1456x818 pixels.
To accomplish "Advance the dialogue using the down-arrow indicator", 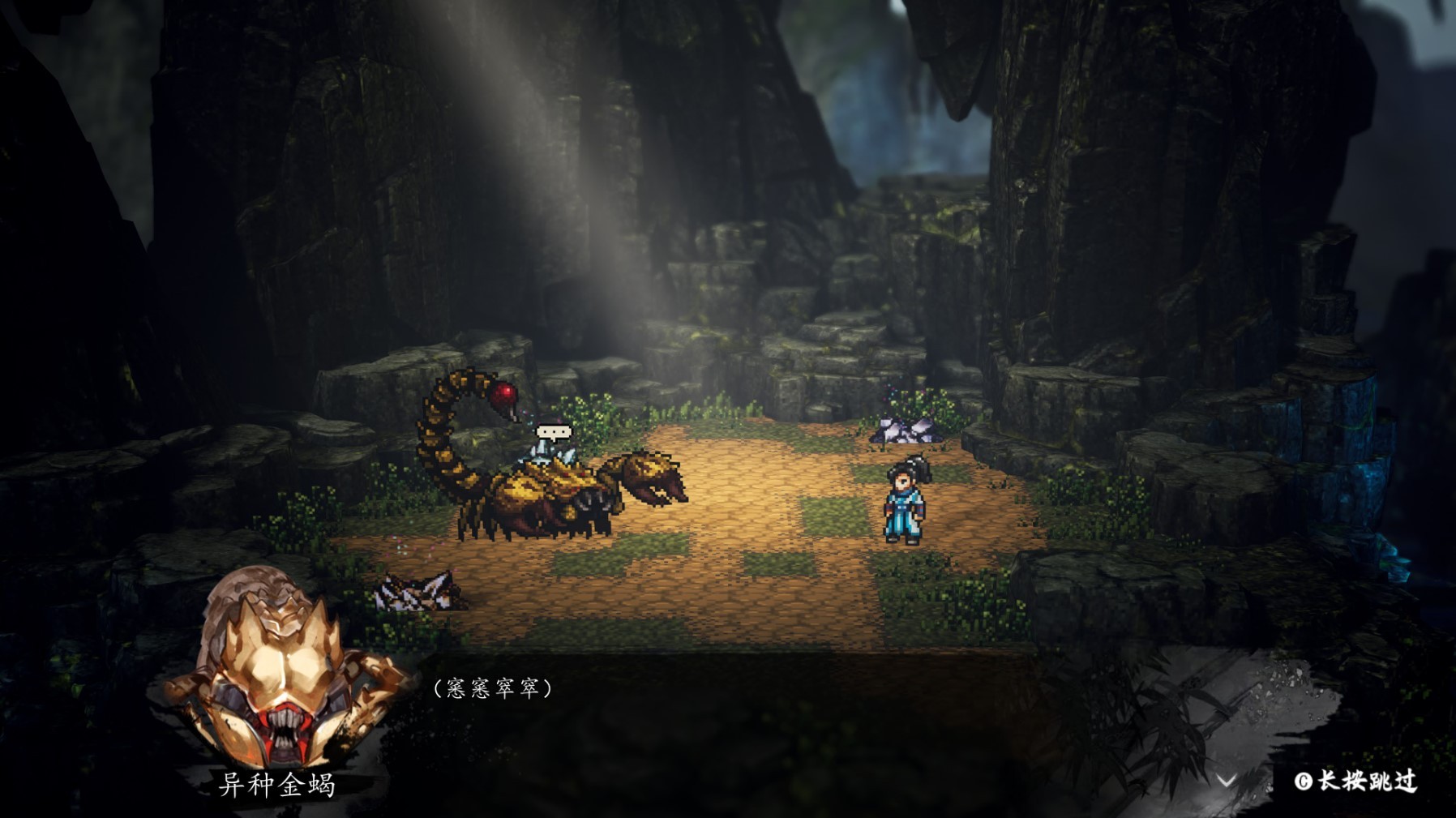I will (1227, 780).
